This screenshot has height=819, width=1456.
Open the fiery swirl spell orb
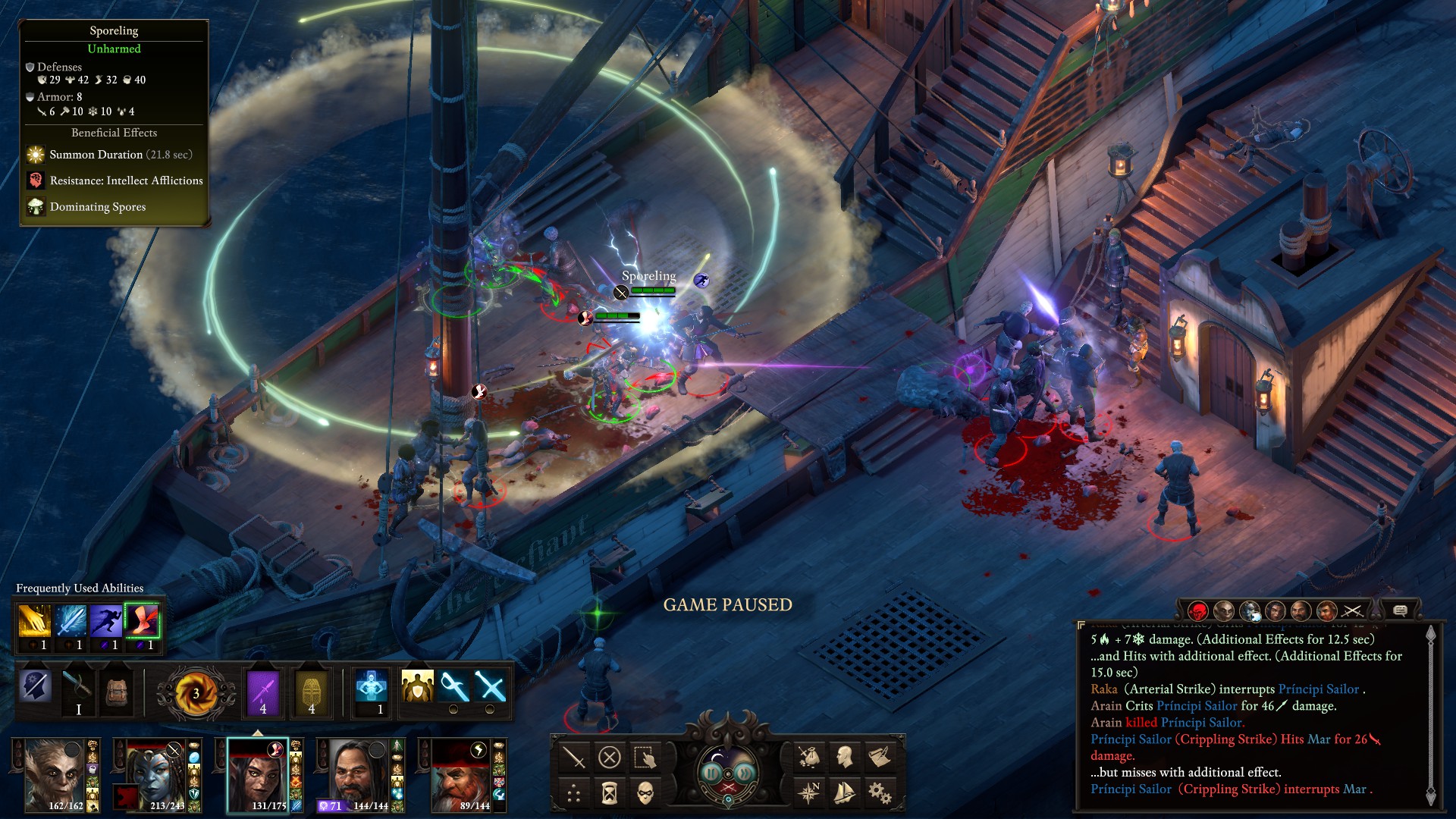tap(196, 692)
